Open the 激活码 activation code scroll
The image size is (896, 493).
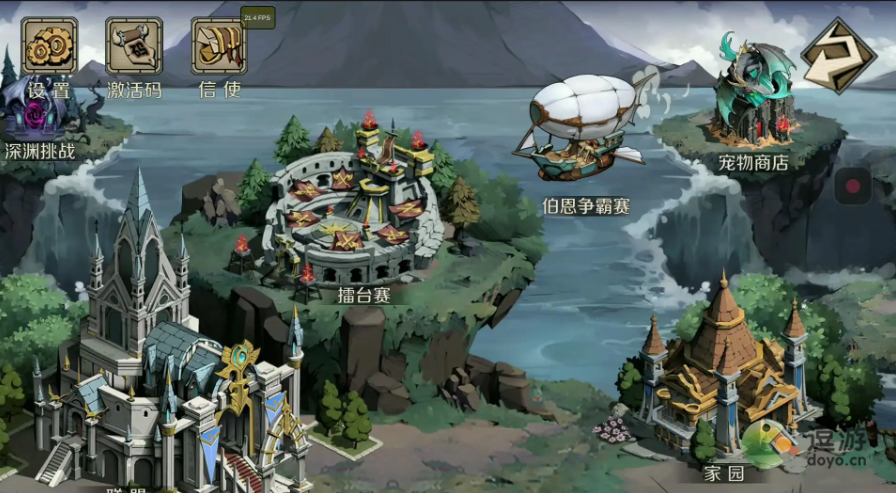click(133, 47)
